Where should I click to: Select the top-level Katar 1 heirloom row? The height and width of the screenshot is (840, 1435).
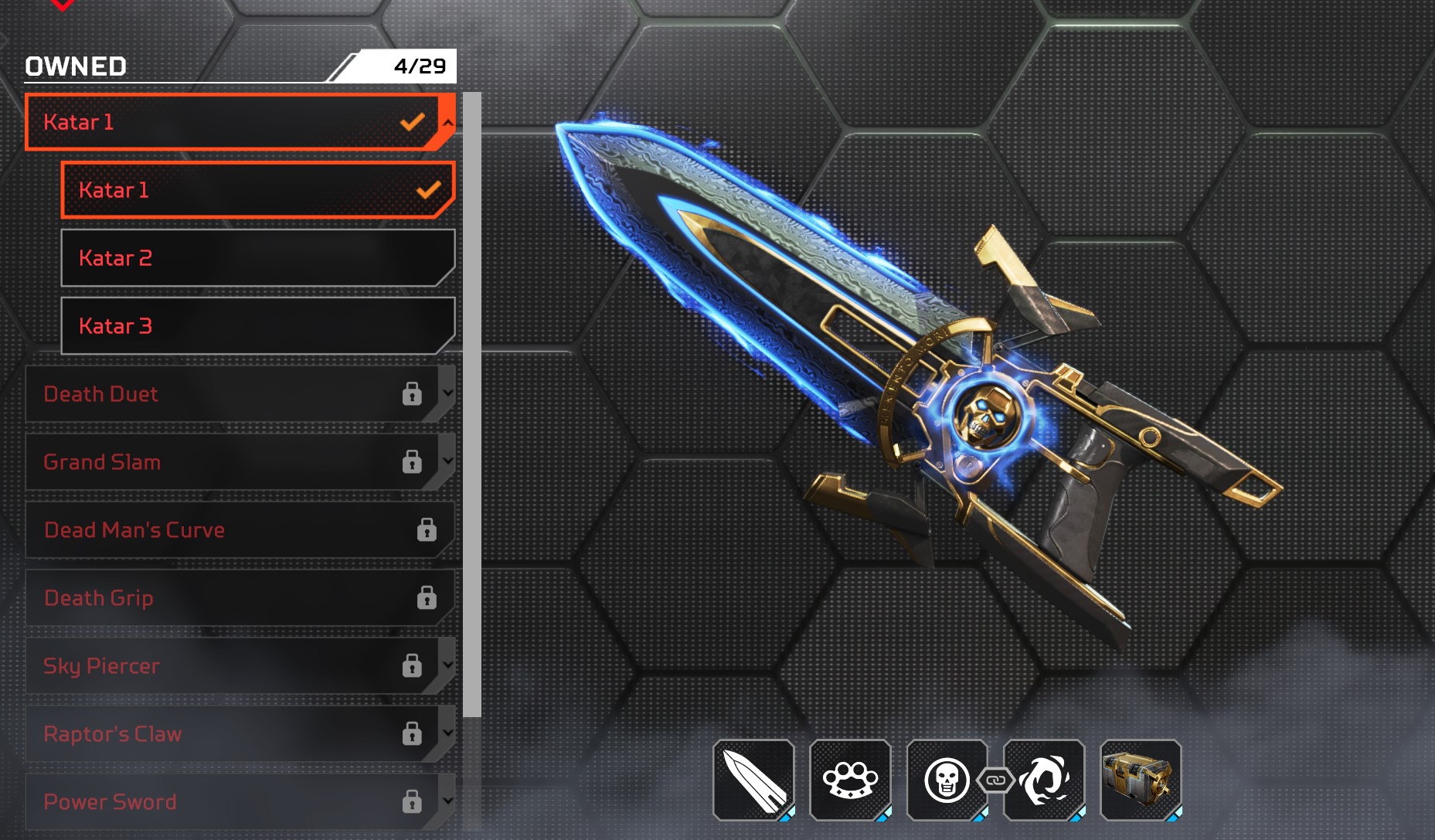click(224, 122)
